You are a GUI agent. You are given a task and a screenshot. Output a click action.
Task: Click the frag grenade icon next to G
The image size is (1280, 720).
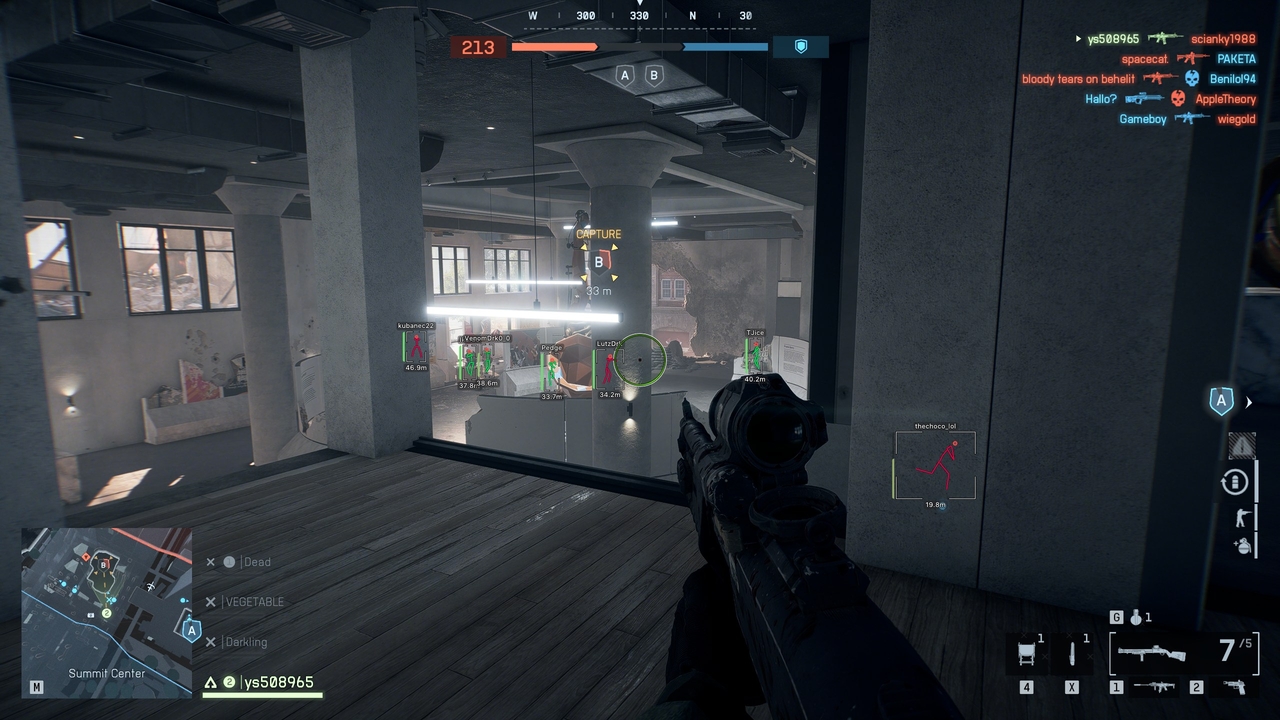(x=1136, y=618)
